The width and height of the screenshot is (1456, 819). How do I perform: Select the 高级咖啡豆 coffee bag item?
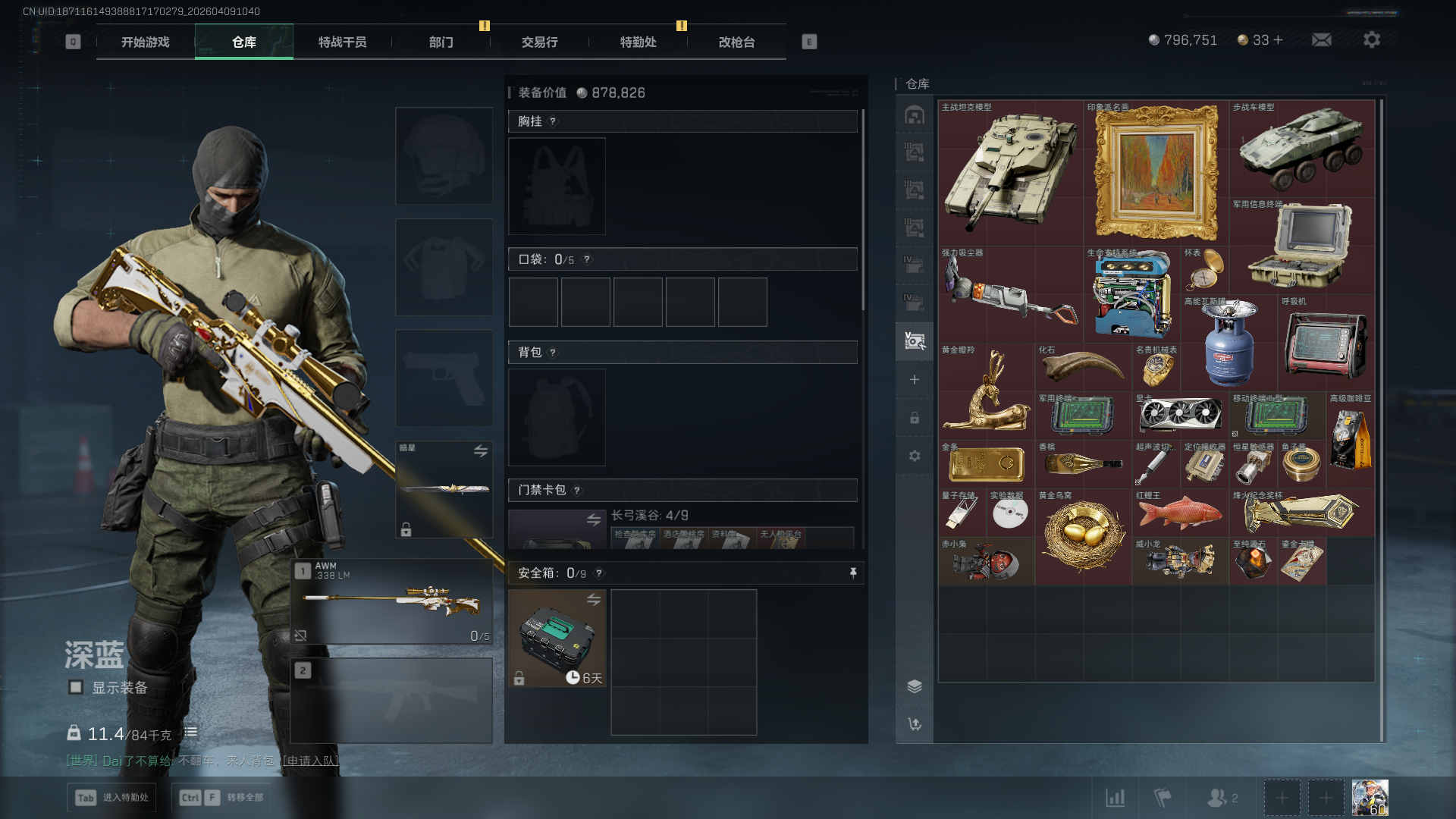(x=1350, y=440)
